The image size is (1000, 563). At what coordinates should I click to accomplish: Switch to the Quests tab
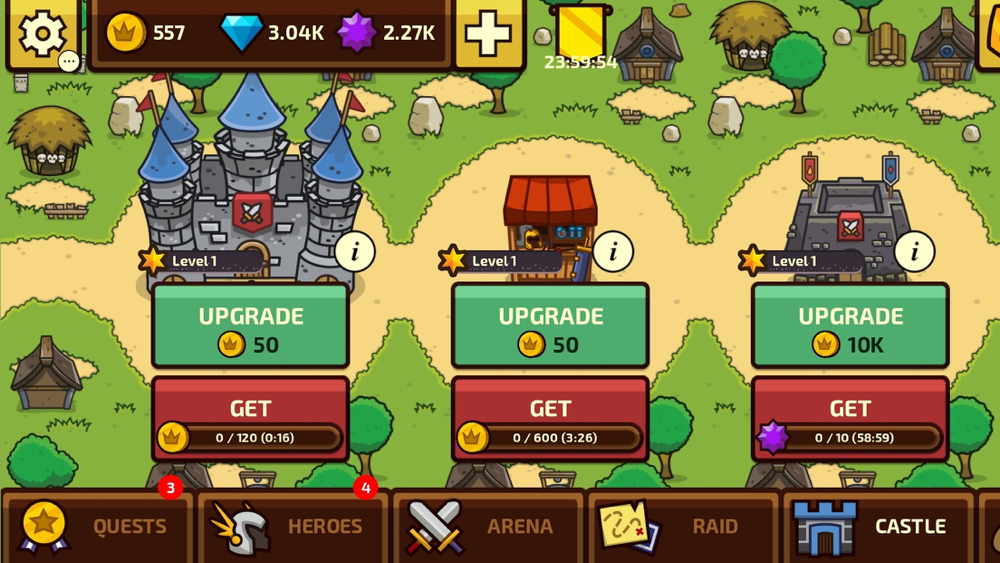[x=97, y=527]
